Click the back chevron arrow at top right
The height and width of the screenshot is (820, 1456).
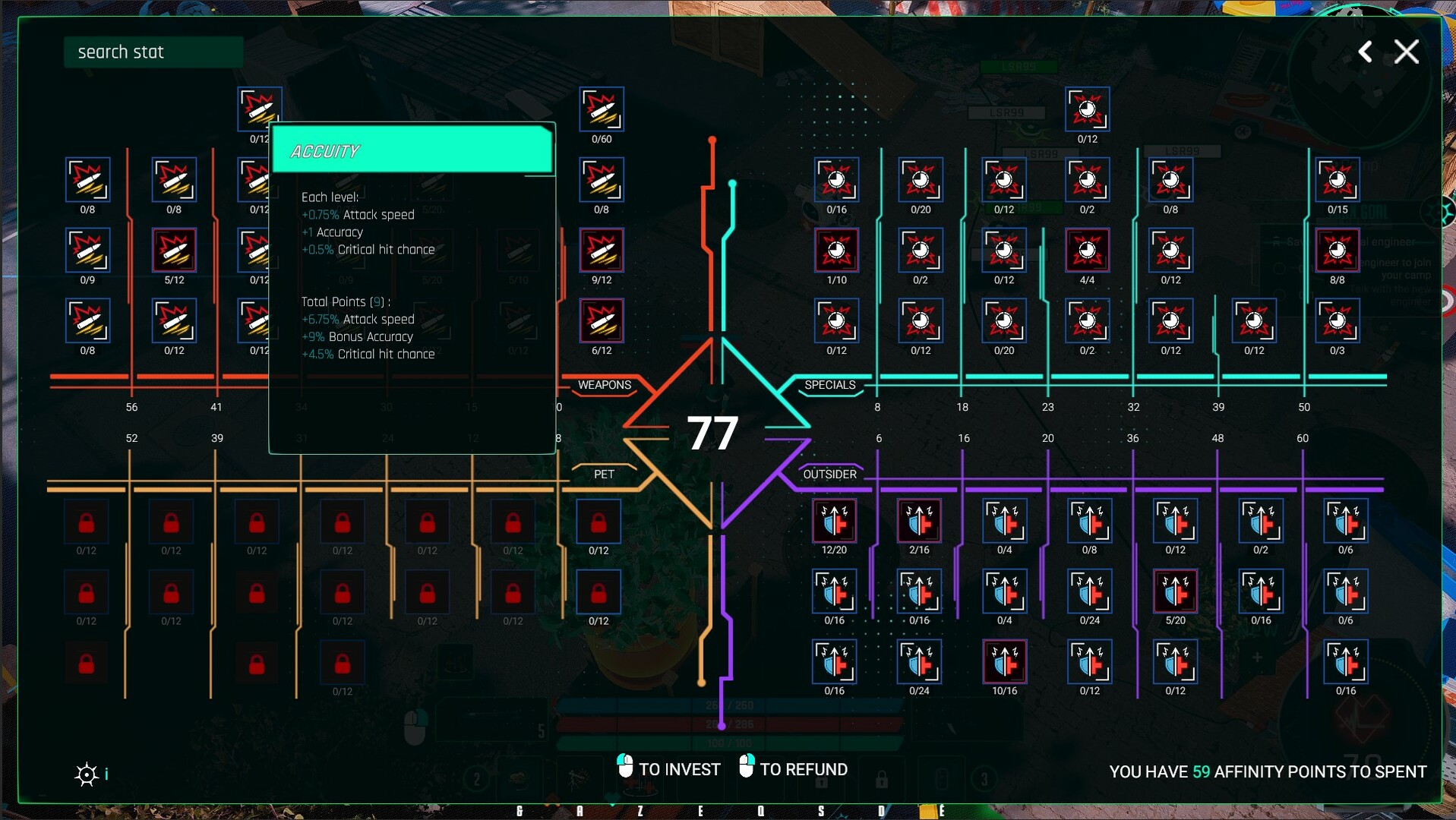[1365, 52]
